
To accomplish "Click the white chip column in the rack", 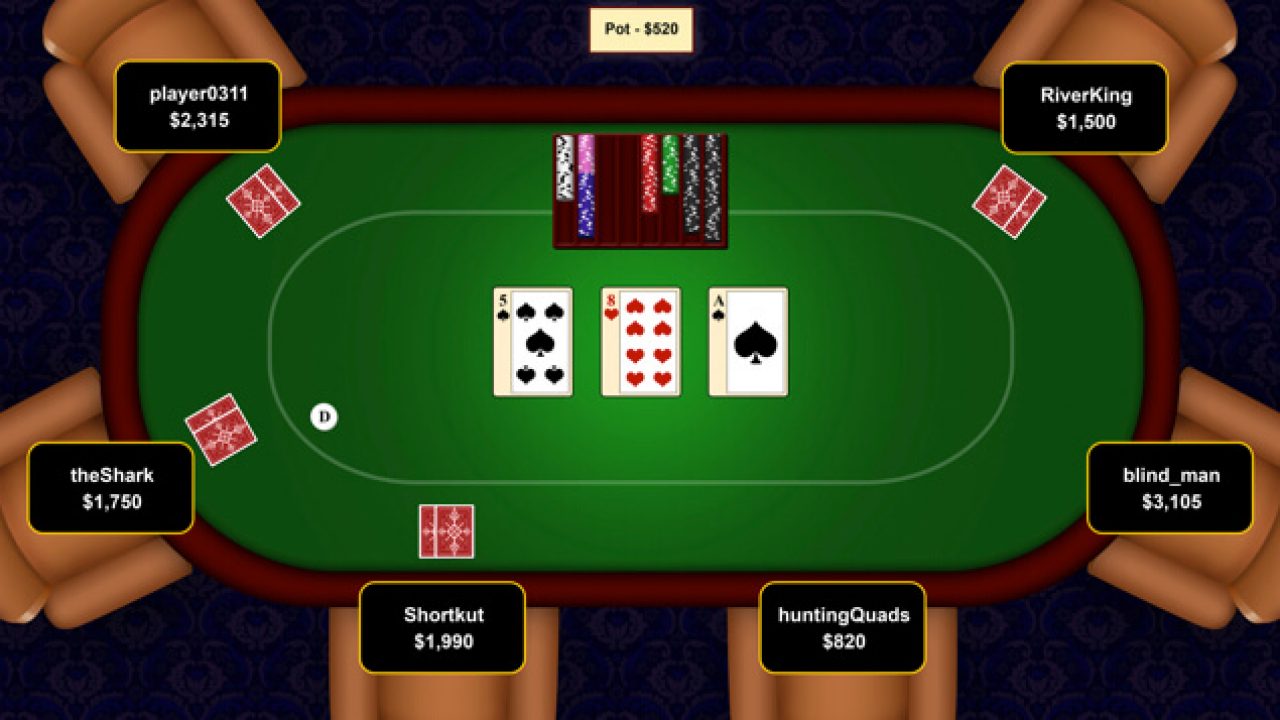I will (564, 170).
